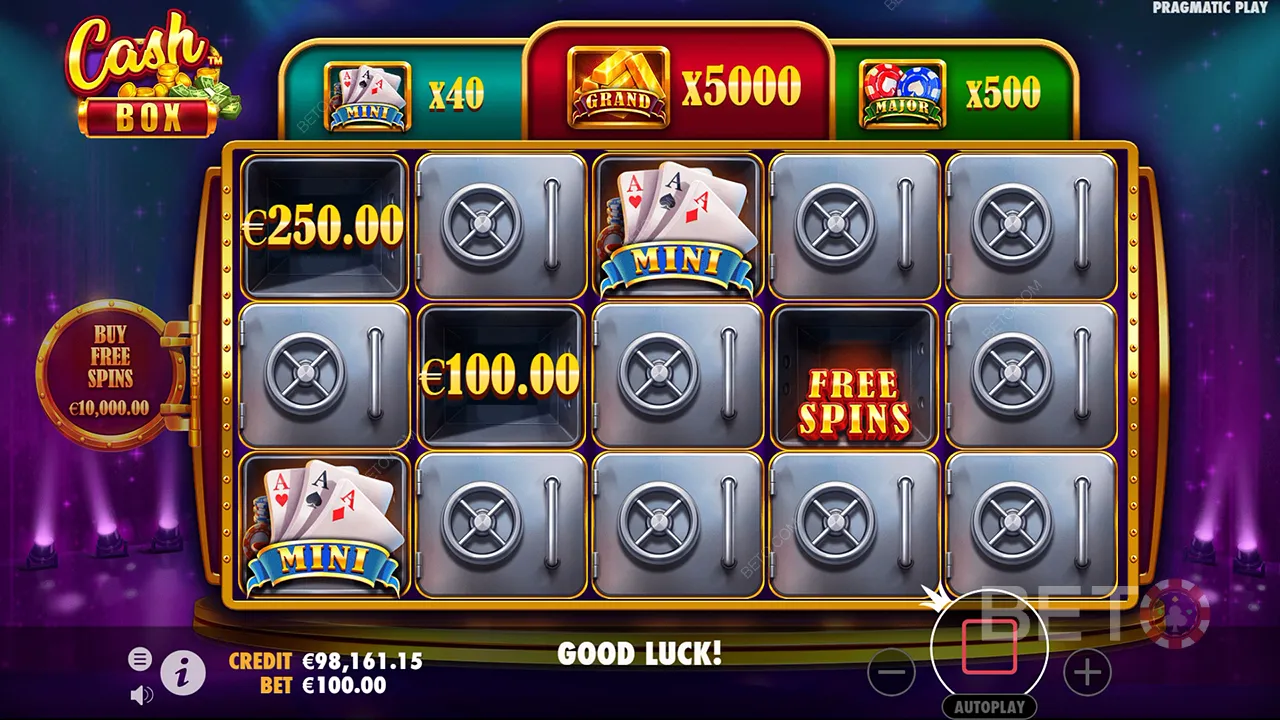Show the game info paytable

point(182,674)
